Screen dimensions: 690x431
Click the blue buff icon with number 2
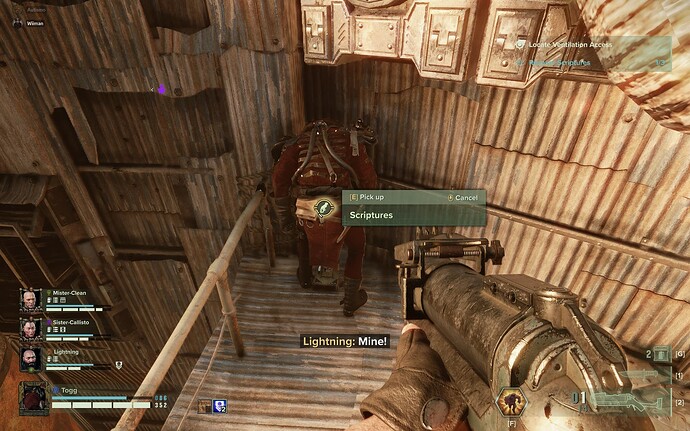[220, 405]
